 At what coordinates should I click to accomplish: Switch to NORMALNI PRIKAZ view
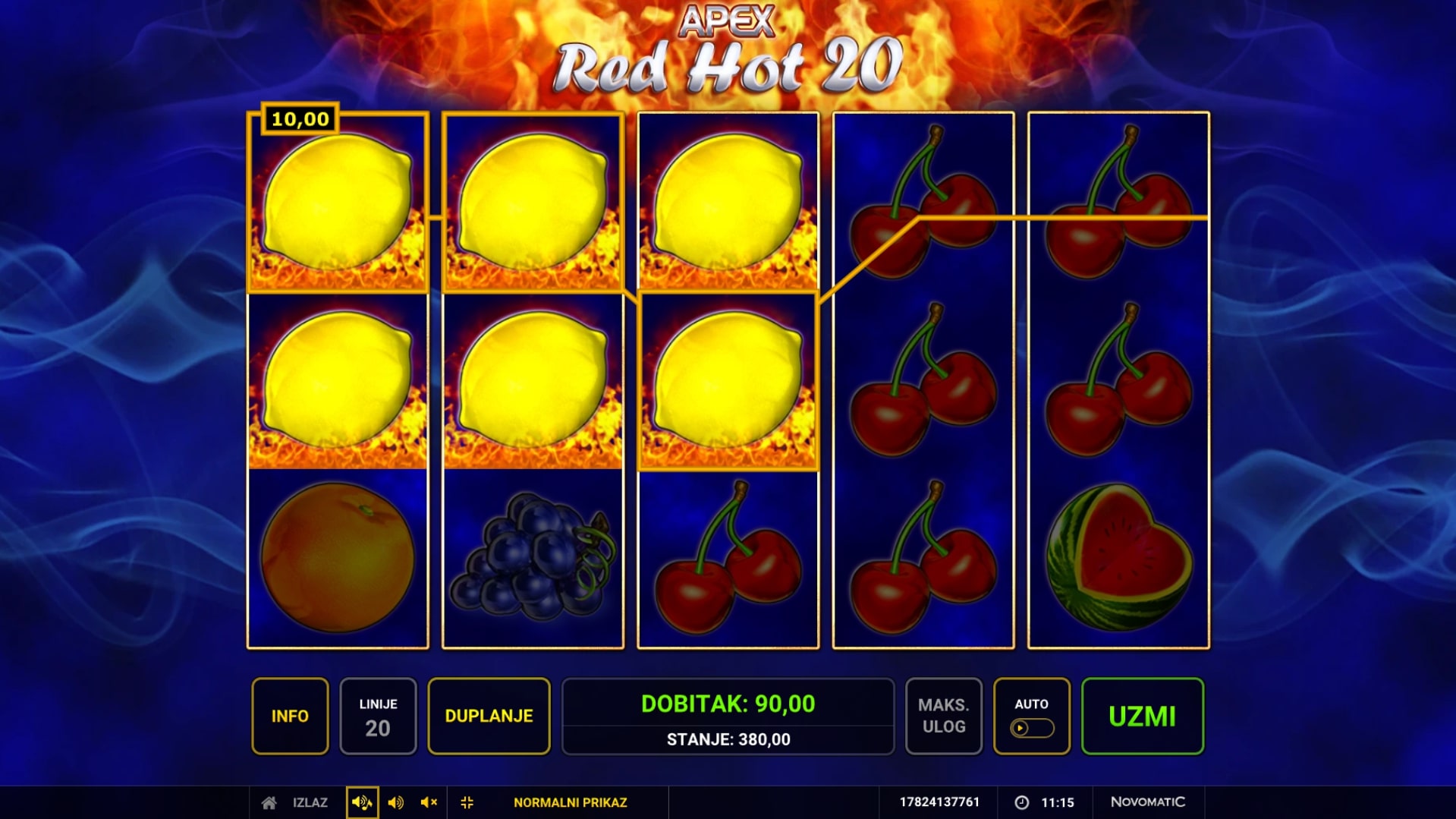pos(569,802)
